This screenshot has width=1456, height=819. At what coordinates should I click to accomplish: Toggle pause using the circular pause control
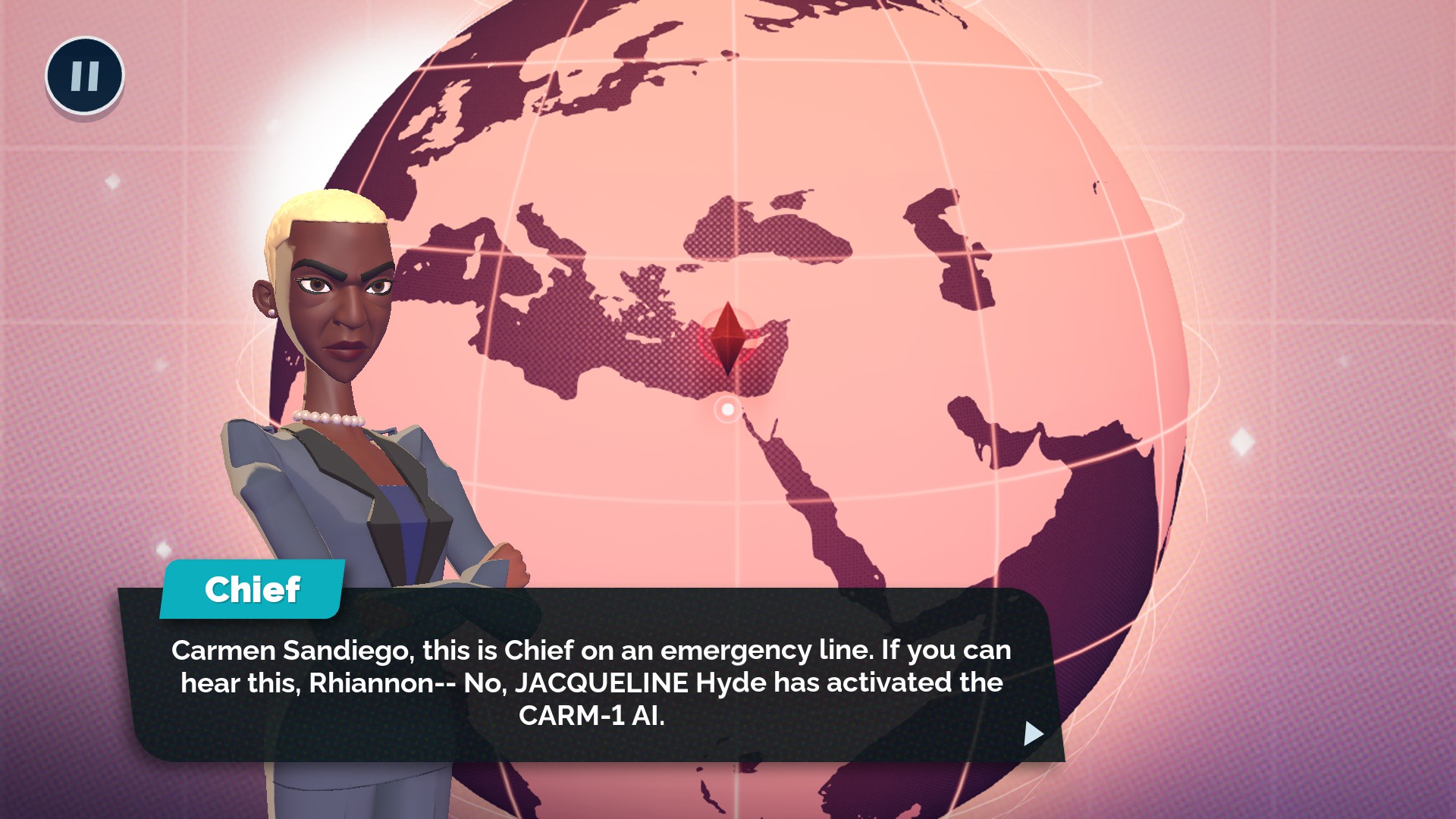pos(83,74)
